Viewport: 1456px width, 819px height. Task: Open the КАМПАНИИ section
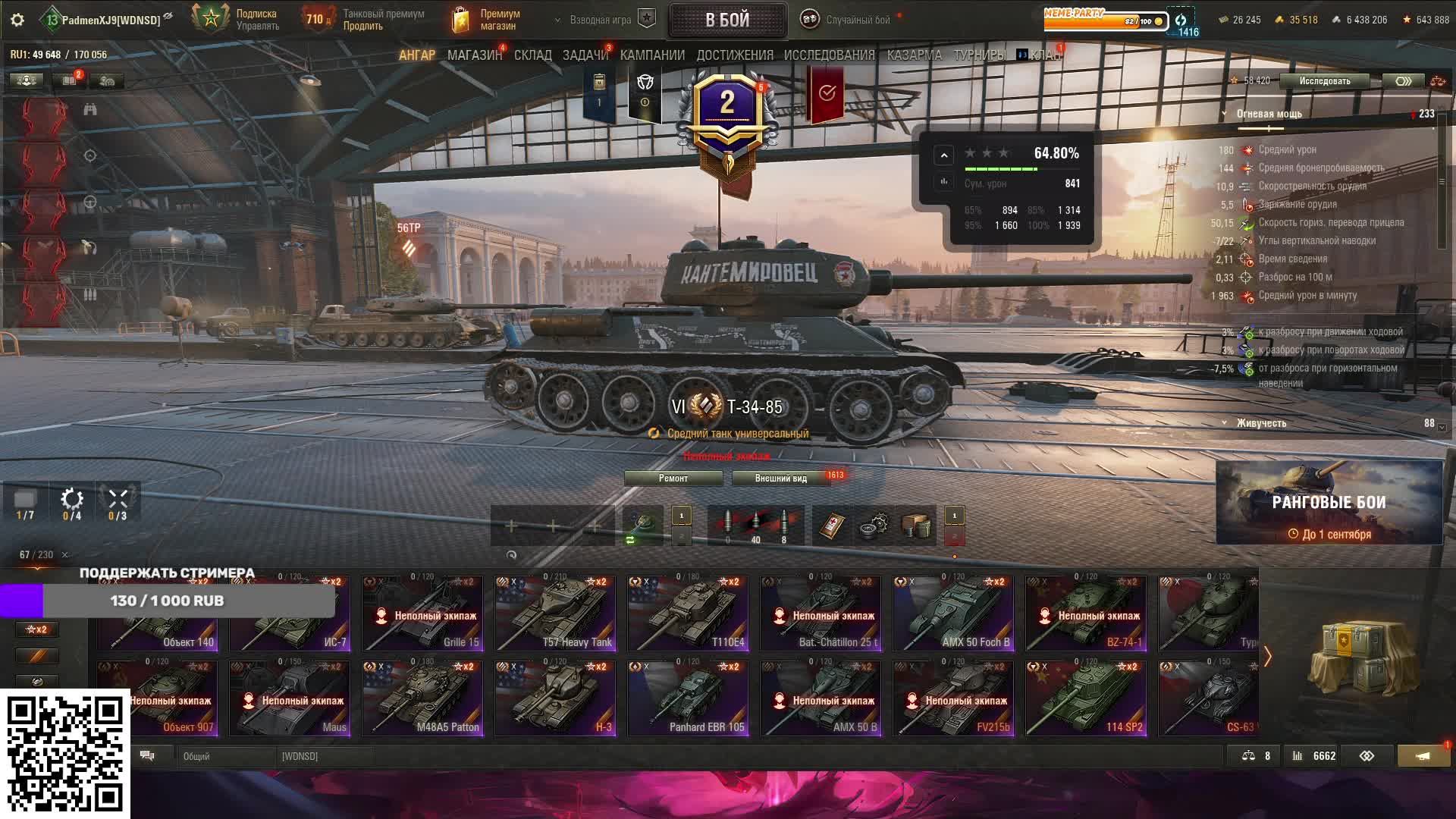pyautogui.click(x=651, y=55)
